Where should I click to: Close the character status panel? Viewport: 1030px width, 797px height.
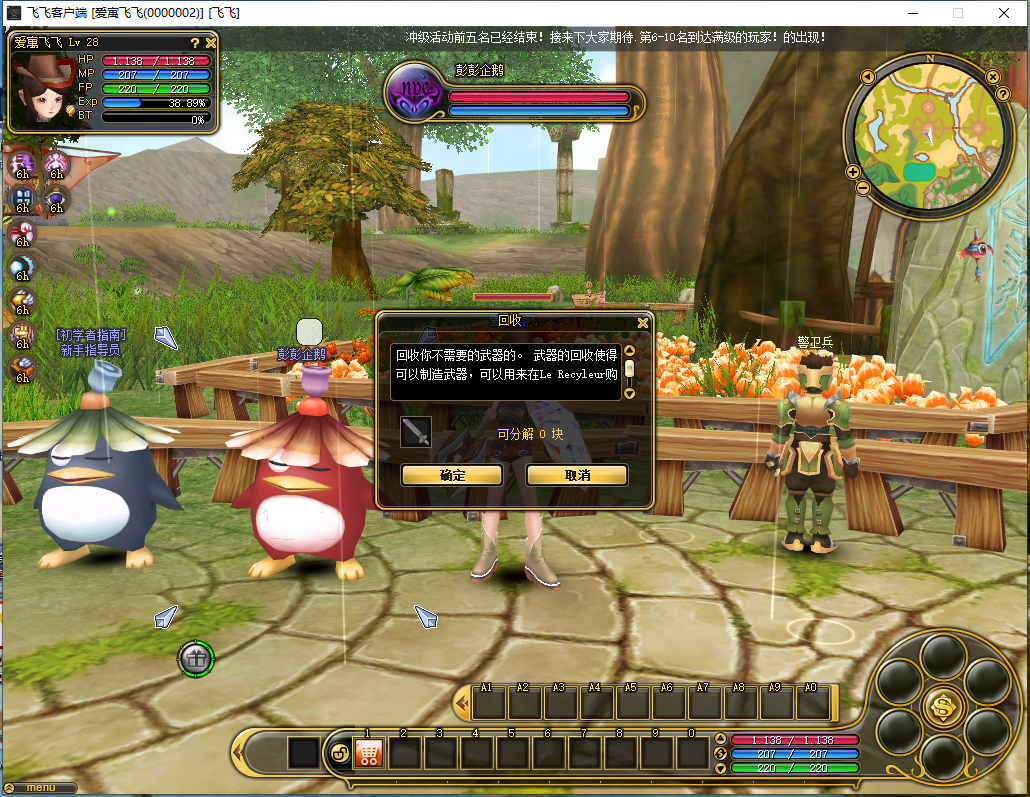(x=211, y=43)
